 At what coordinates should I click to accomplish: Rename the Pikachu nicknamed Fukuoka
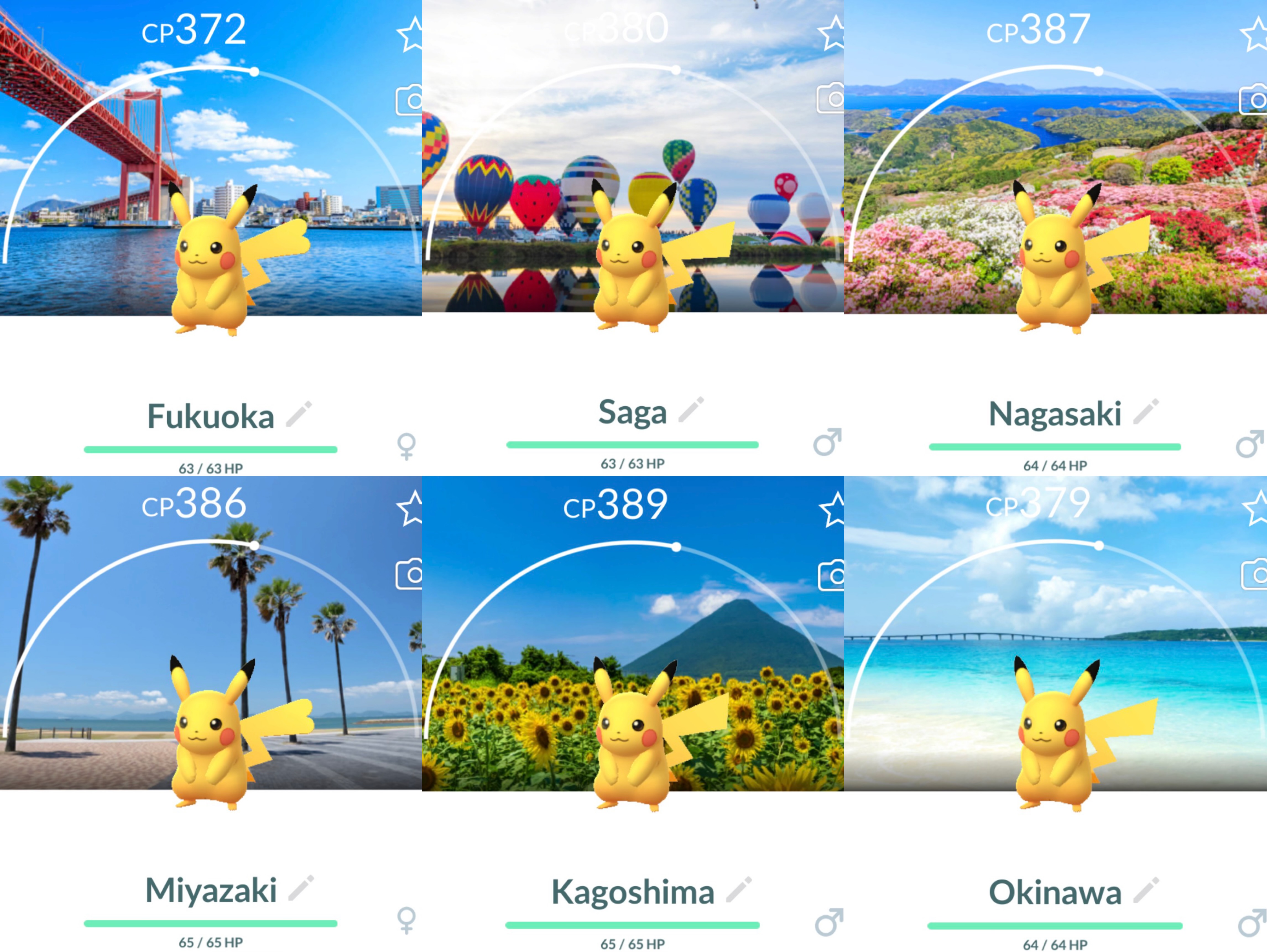click(x=299, y=414)
